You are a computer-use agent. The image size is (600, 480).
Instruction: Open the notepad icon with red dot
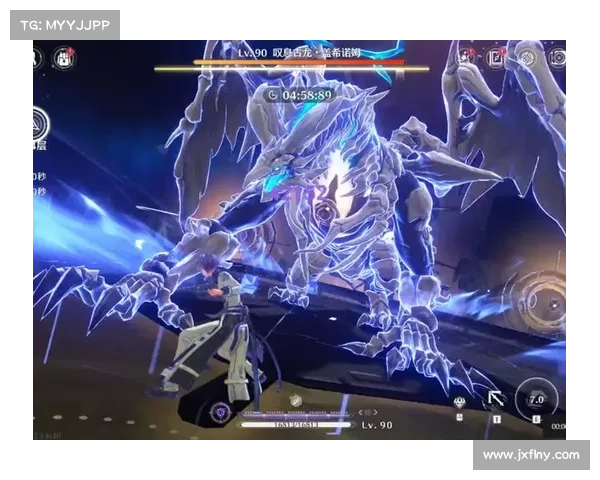pos(496,58)
